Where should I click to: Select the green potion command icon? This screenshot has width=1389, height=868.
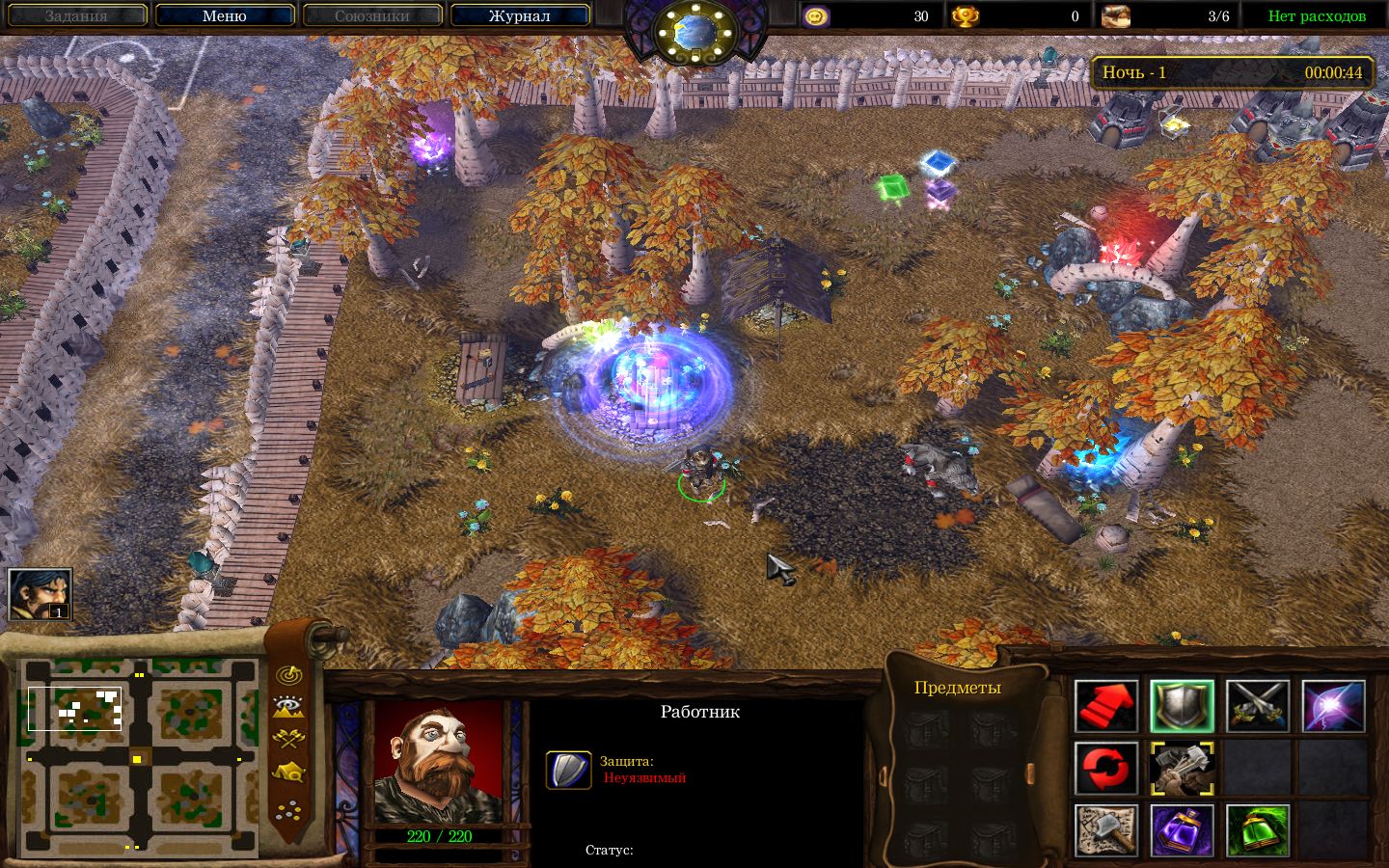(1258, 830)
